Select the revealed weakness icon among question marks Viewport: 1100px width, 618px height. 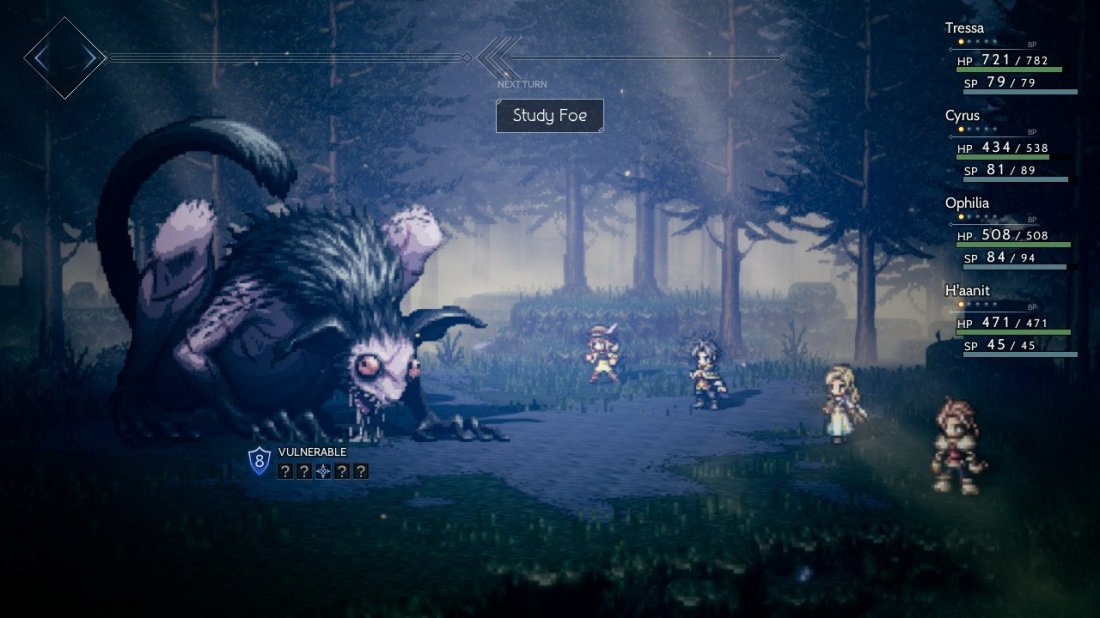click(x=323, y=471)
